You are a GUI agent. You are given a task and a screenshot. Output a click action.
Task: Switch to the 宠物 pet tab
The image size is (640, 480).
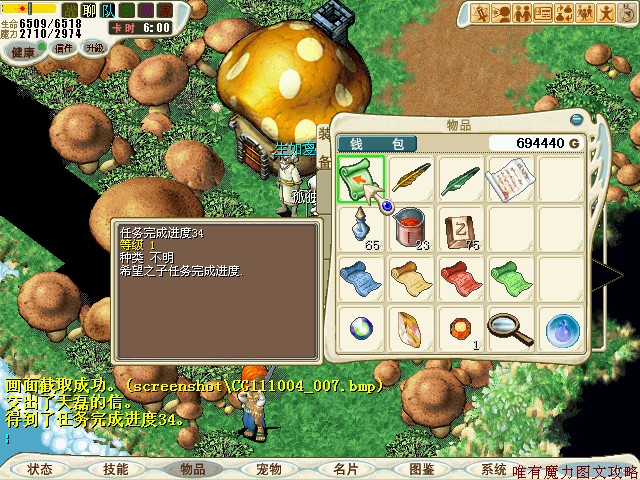268,468
